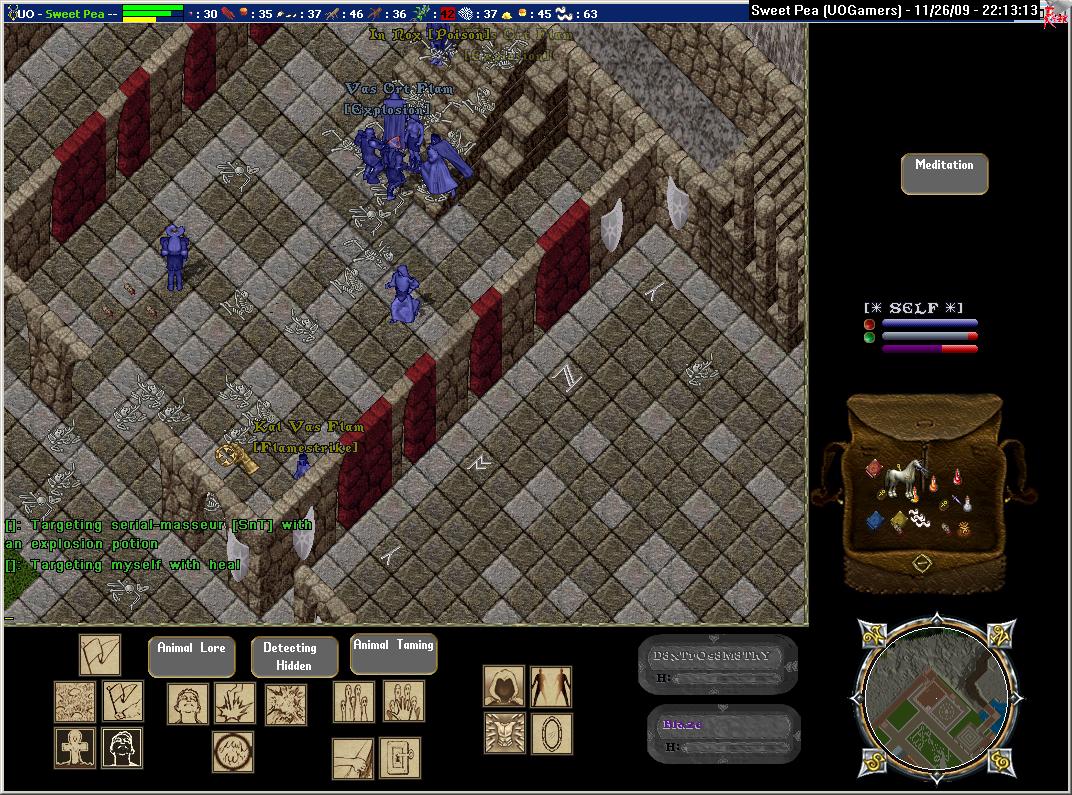
Task: Use the Animal Taming skill button
Action: (393, 654)
